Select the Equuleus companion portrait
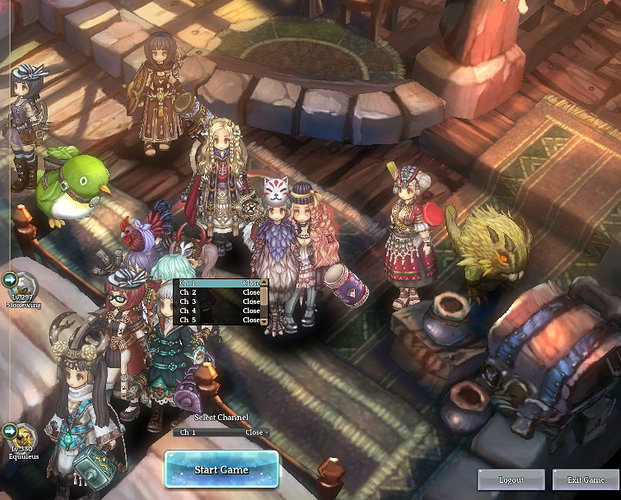 point(24,438)
